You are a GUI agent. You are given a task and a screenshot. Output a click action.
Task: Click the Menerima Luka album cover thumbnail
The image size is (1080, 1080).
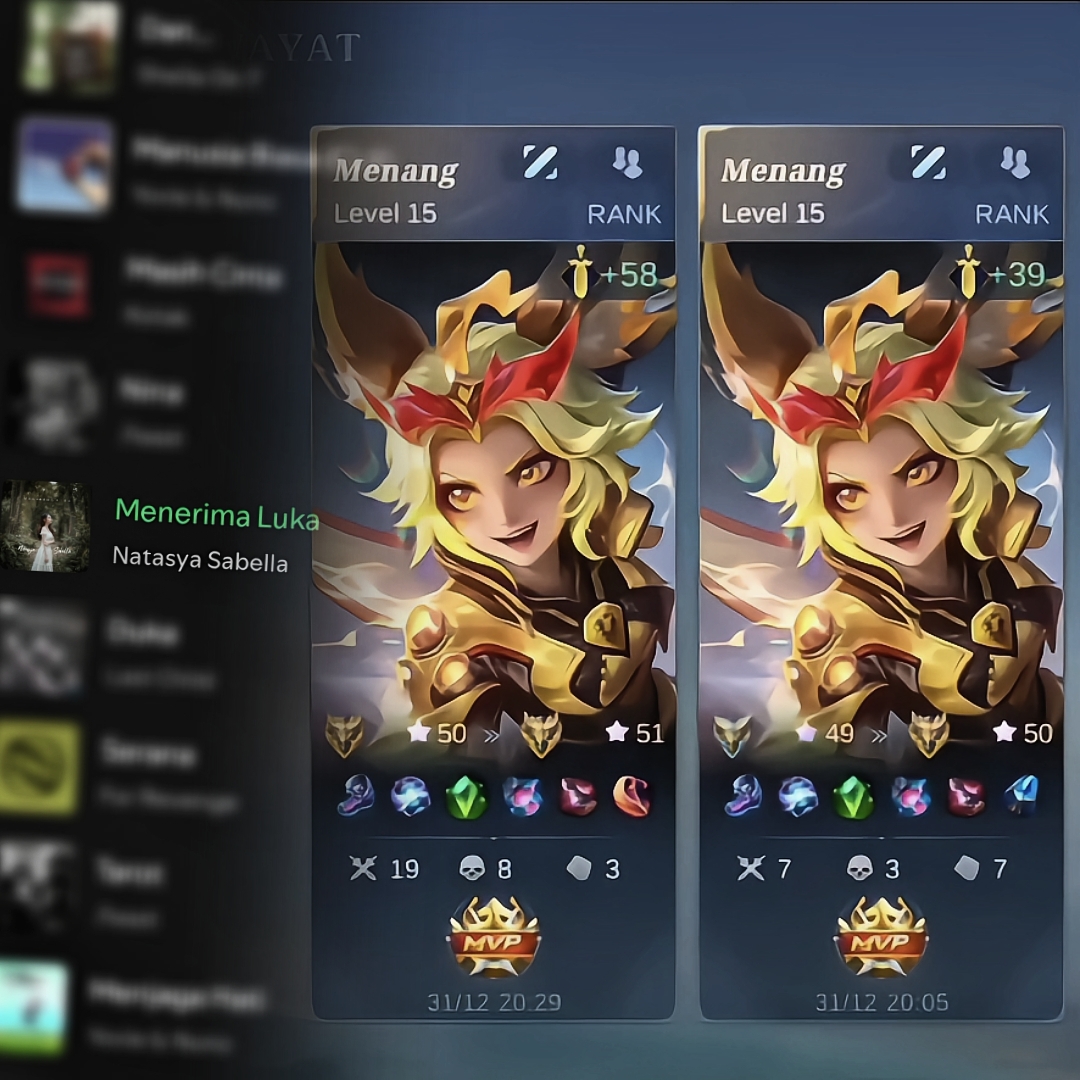(44, 527)
